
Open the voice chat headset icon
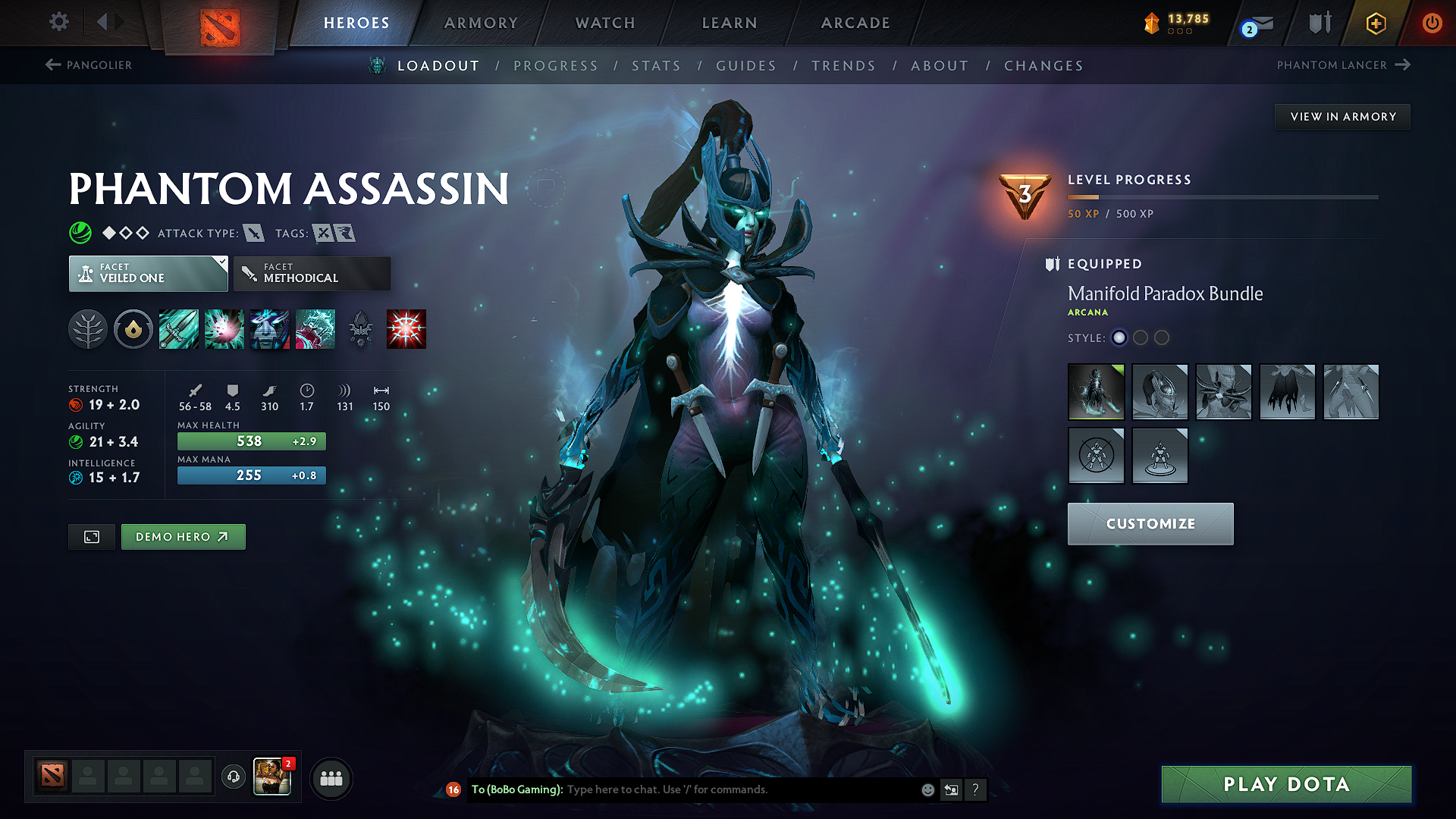pos(233,778)
